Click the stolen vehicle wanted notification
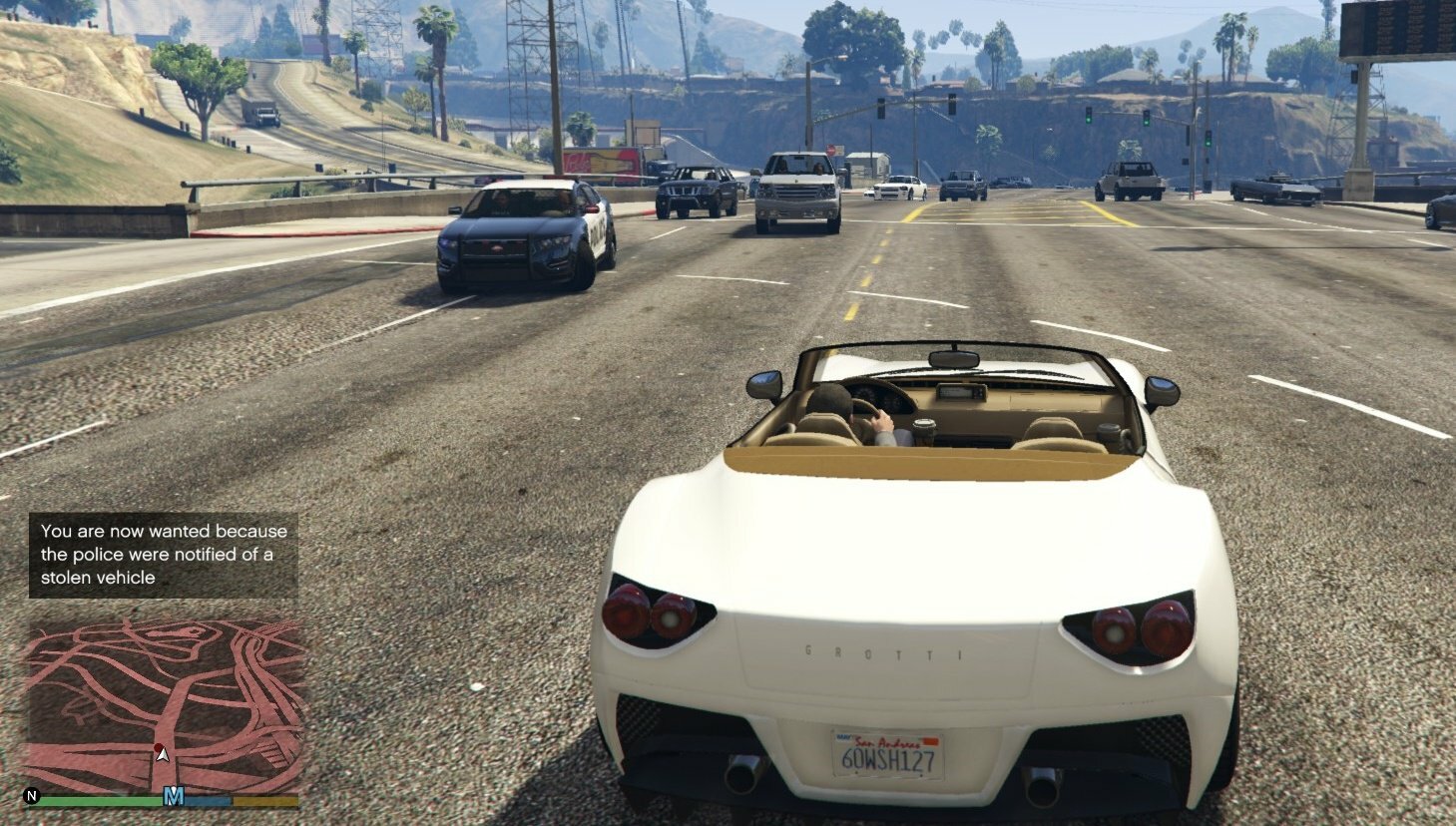Viewport: 1456px width, 826px height. 164,555
